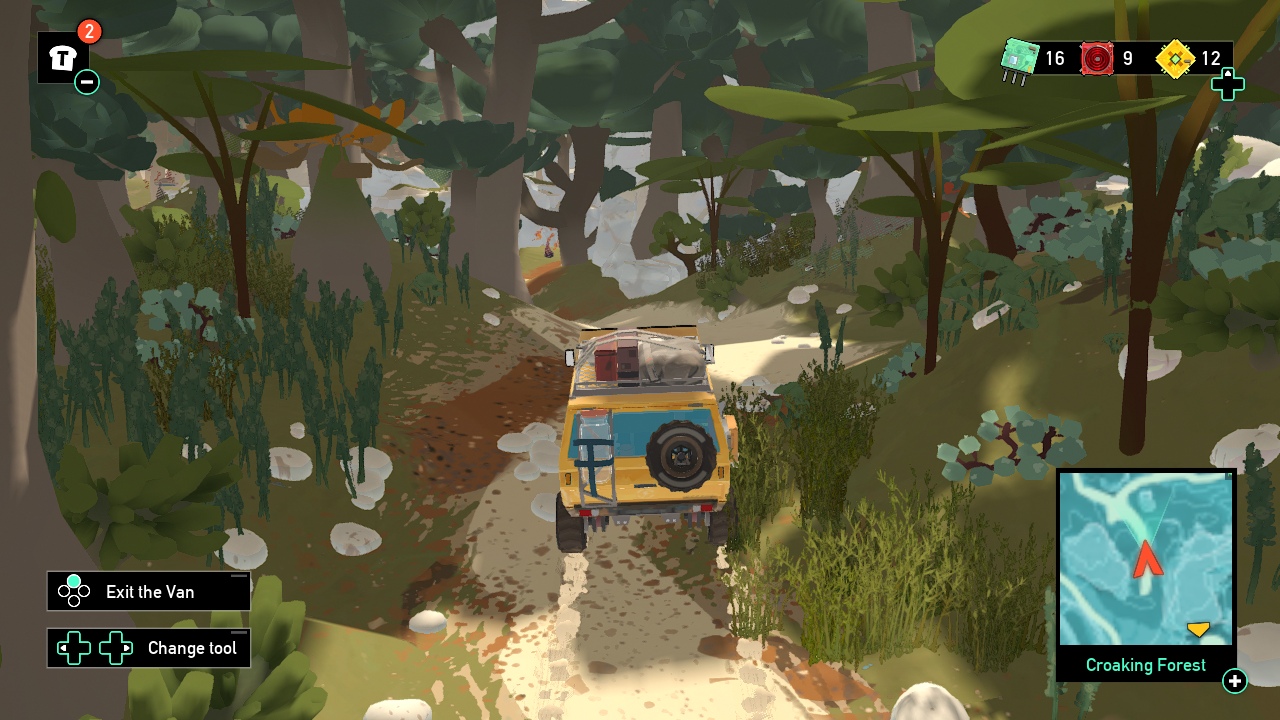Click the left d-pad icon next to Change tool
Screen dimensions: 1280x720
72,648
